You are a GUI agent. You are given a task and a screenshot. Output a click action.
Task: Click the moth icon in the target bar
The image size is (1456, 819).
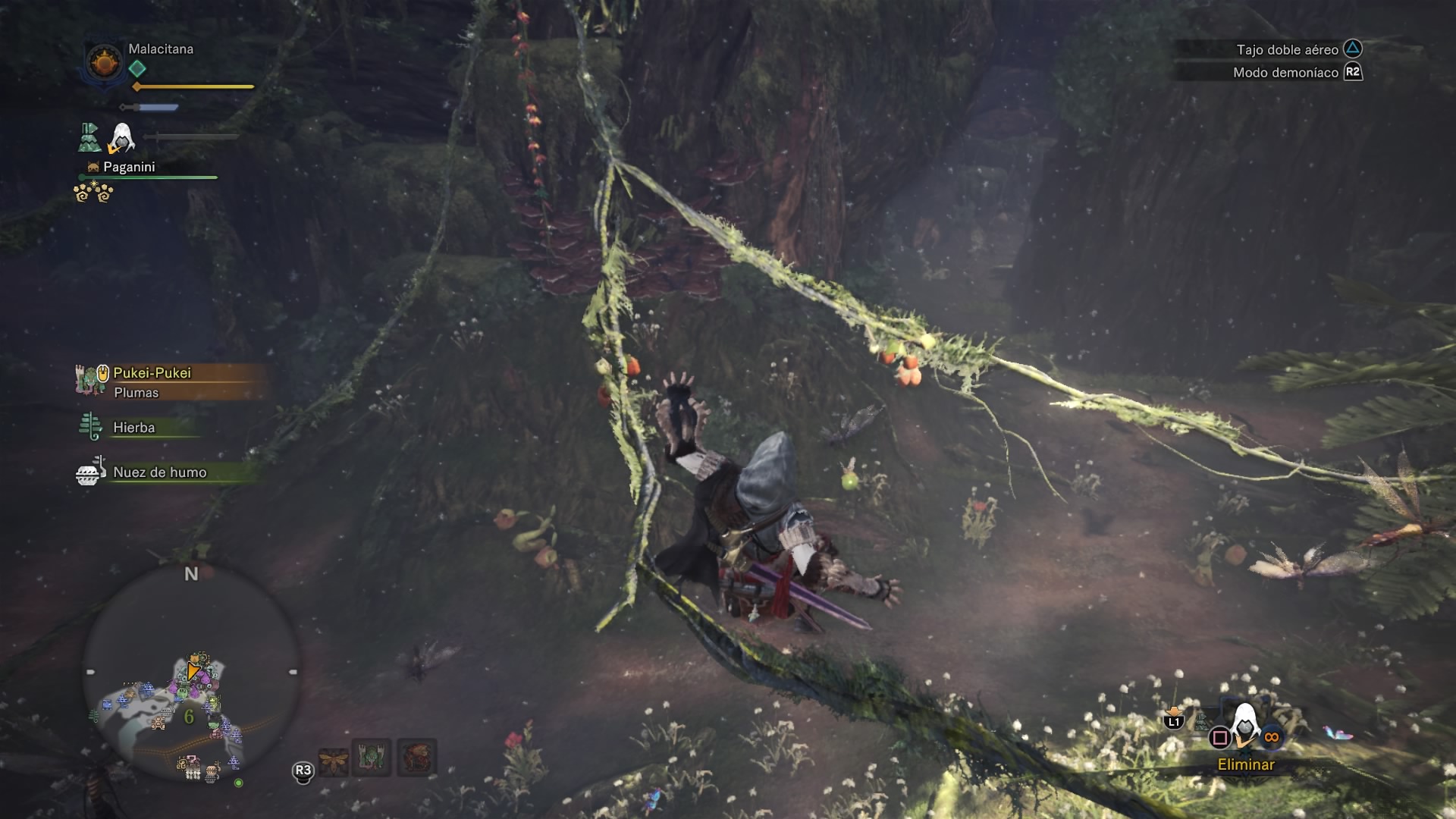tap(333, 759)
